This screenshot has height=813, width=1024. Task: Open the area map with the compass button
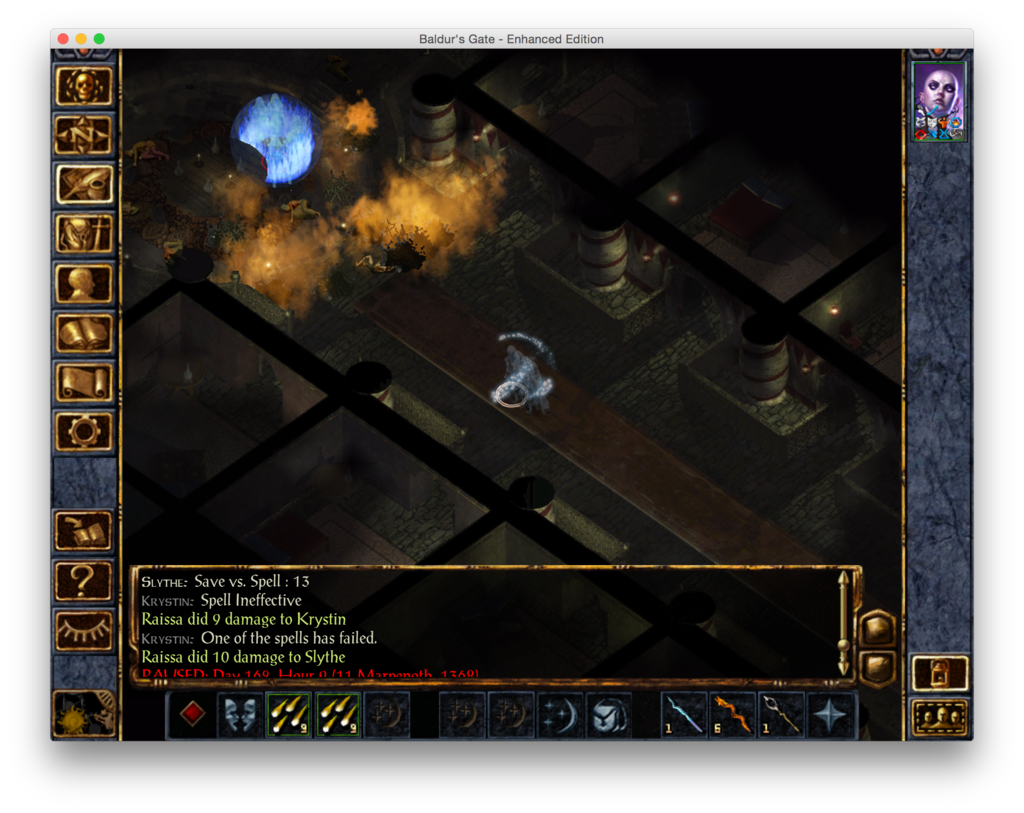click(x=84, y=136)
